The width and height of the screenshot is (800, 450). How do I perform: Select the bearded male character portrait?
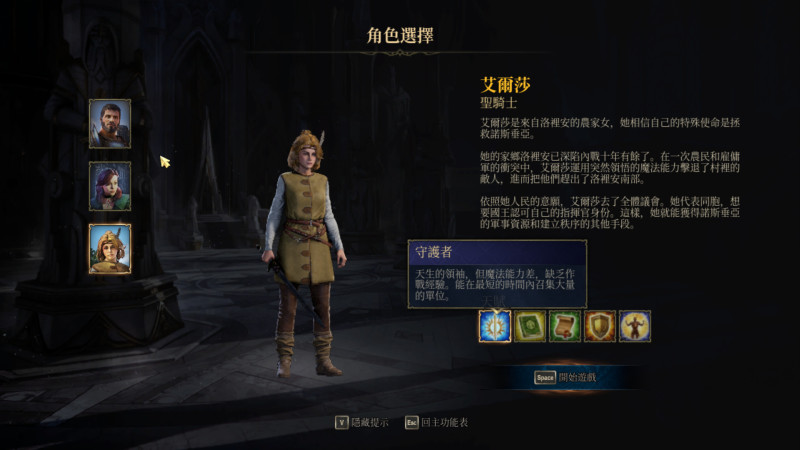[x=109, y=124]
